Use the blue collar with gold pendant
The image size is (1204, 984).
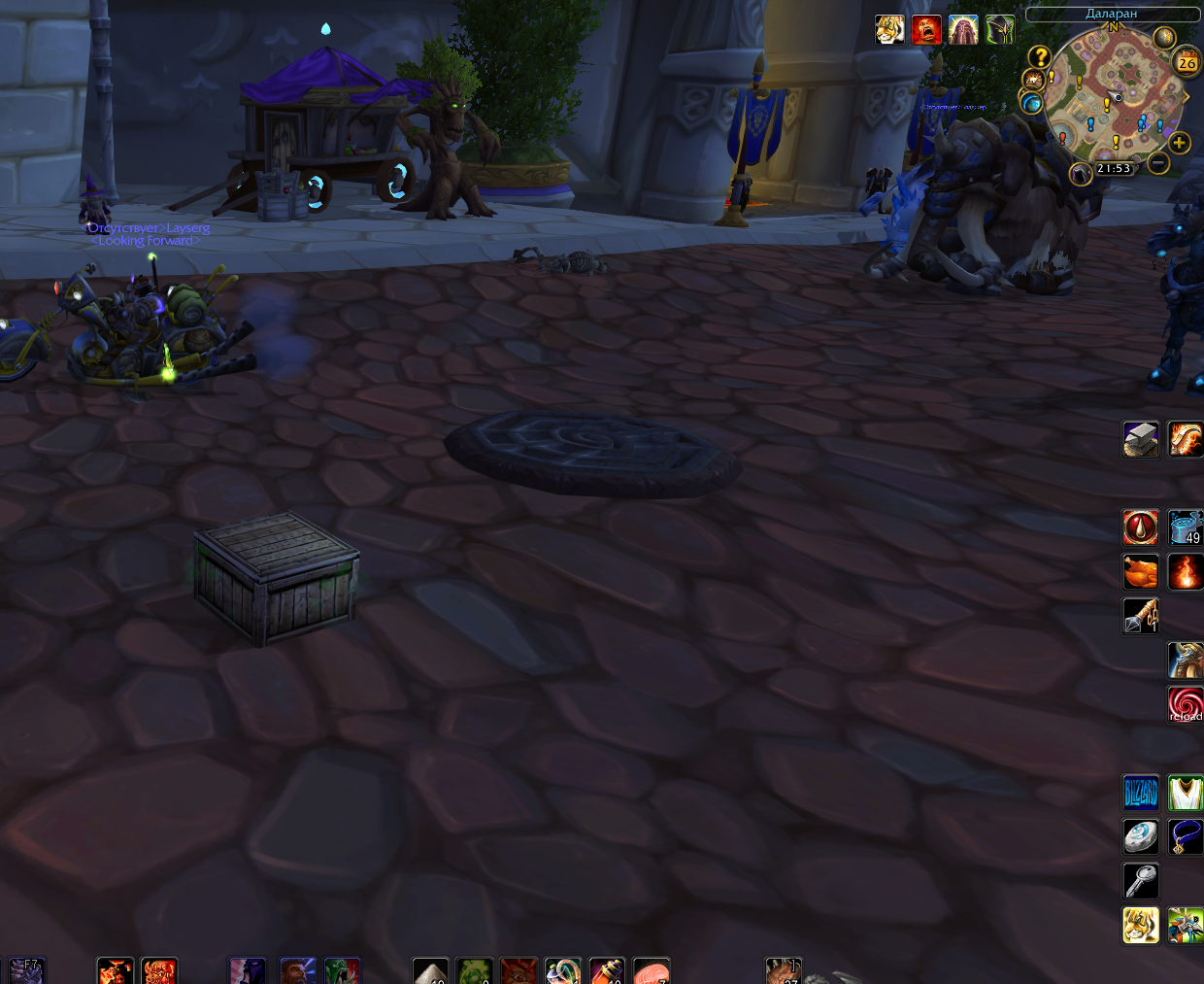coord(1186,836)
